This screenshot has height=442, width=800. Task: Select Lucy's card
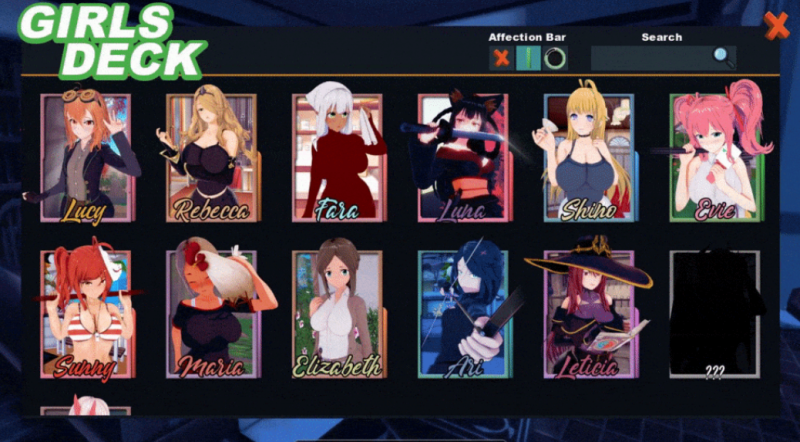click(x=86, y=157)
